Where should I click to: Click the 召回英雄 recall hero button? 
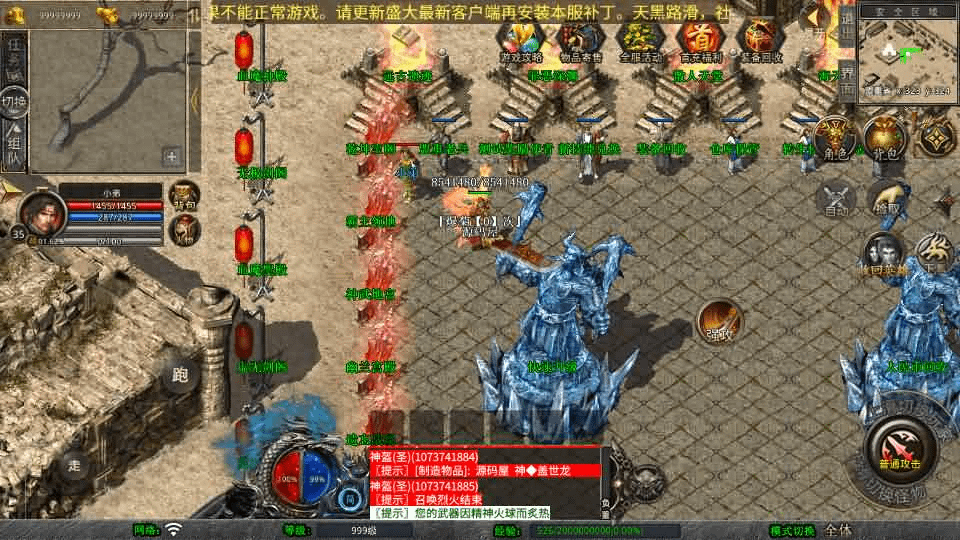click(884, 254)
